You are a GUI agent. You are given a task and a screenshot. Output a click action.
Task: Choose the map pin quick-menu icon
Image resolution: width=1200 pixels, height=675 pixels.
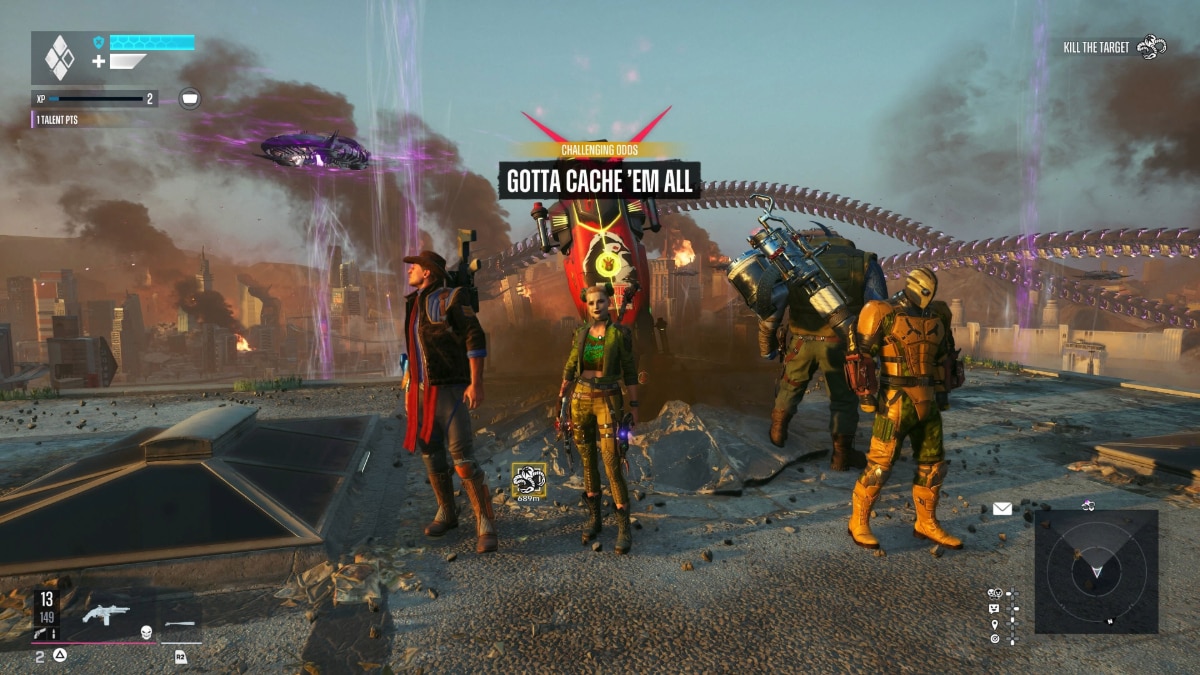pyautogui.click(x=994, y=623)
